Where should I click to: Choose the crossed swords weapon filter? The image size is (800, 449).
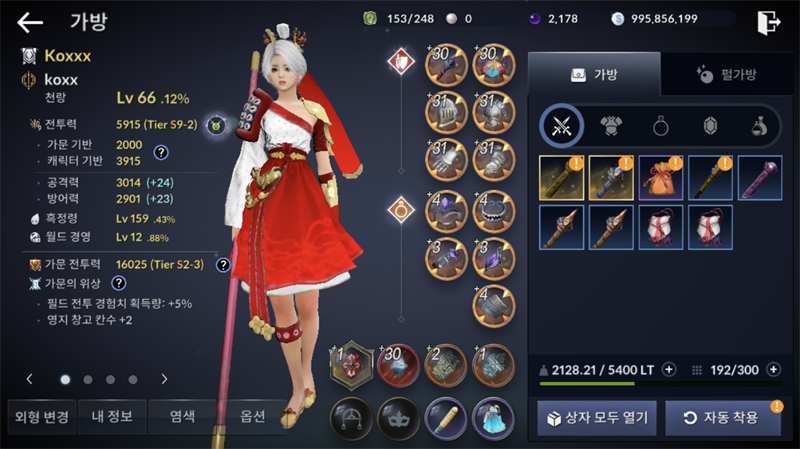[561, 126]
